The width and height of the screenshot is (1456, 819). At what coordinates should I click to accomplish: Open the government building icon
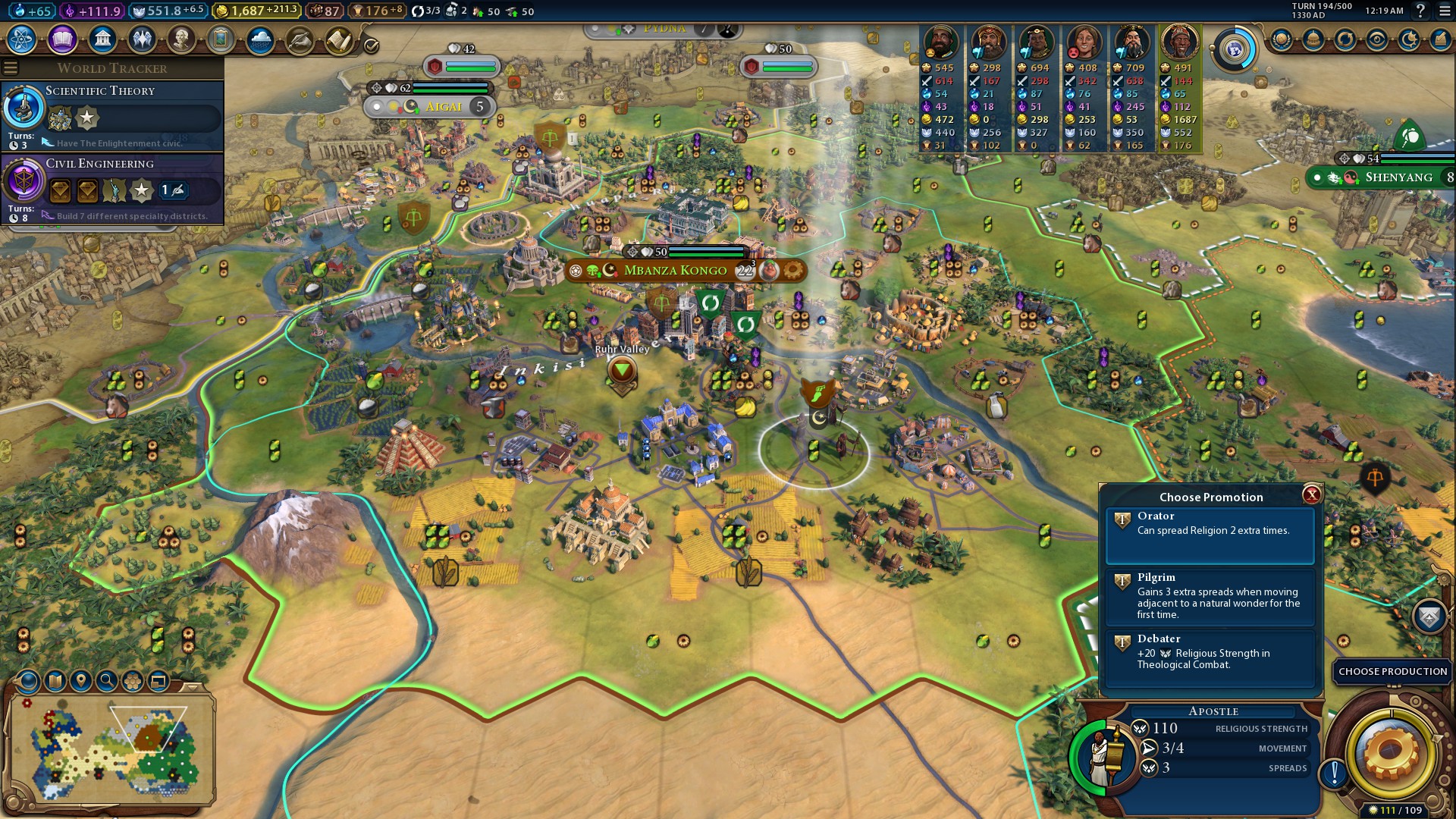(102, 39)
